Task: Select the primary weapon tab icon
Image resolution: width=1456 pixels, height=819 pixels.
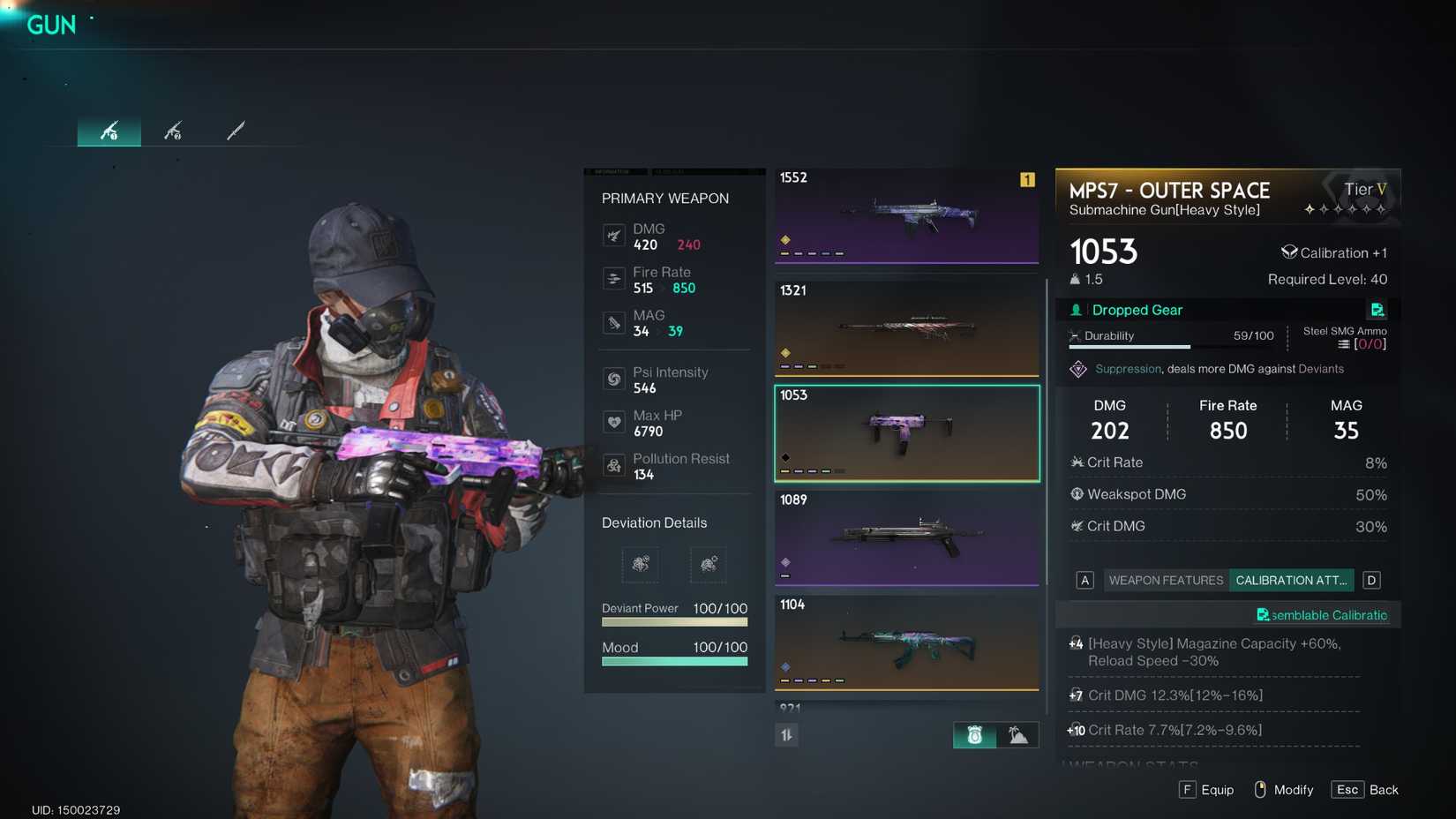Action: point(109,131)
